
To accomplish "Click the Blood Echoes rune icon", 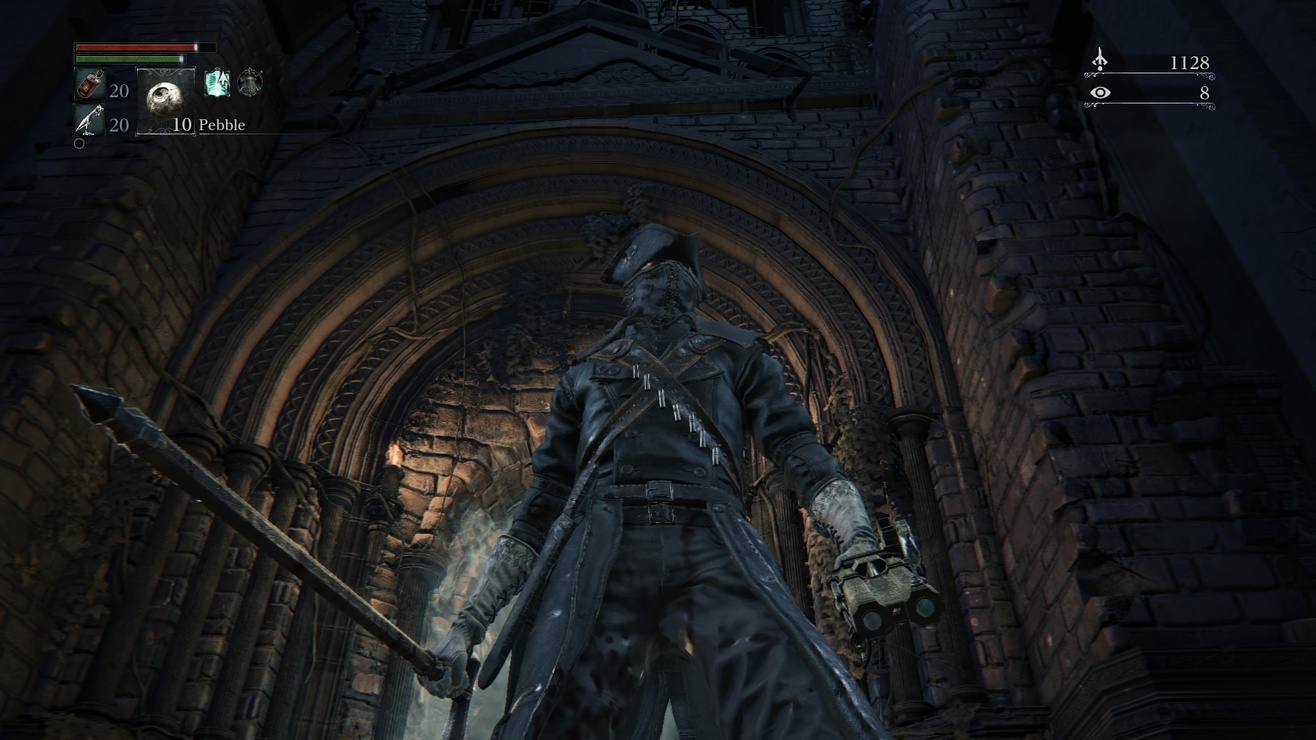I will tap(1099, 61).
